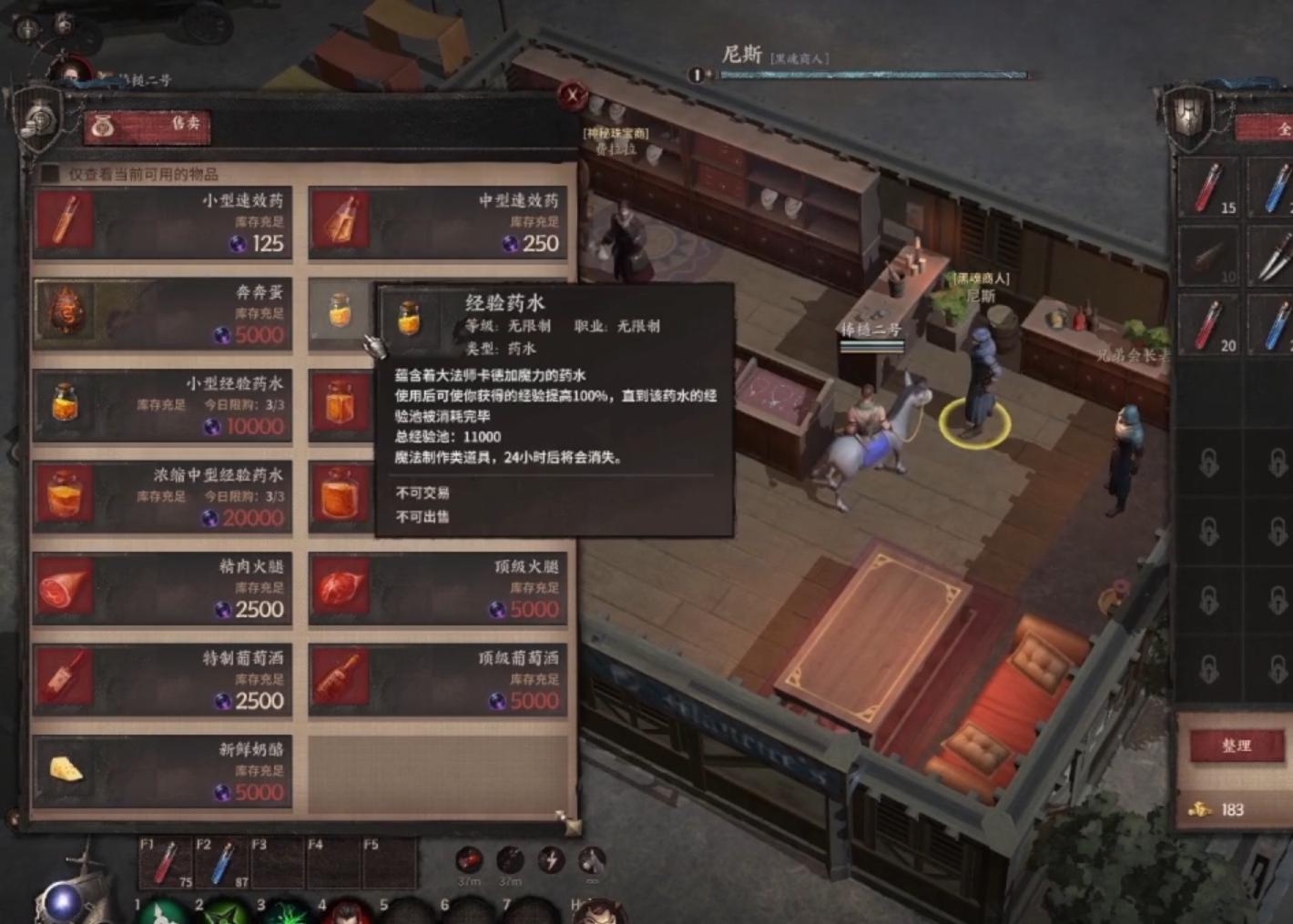Screen dimensions: 1293x924
Task: Choose the 奔奔蛋 shop entry
Action: [162, 314]
